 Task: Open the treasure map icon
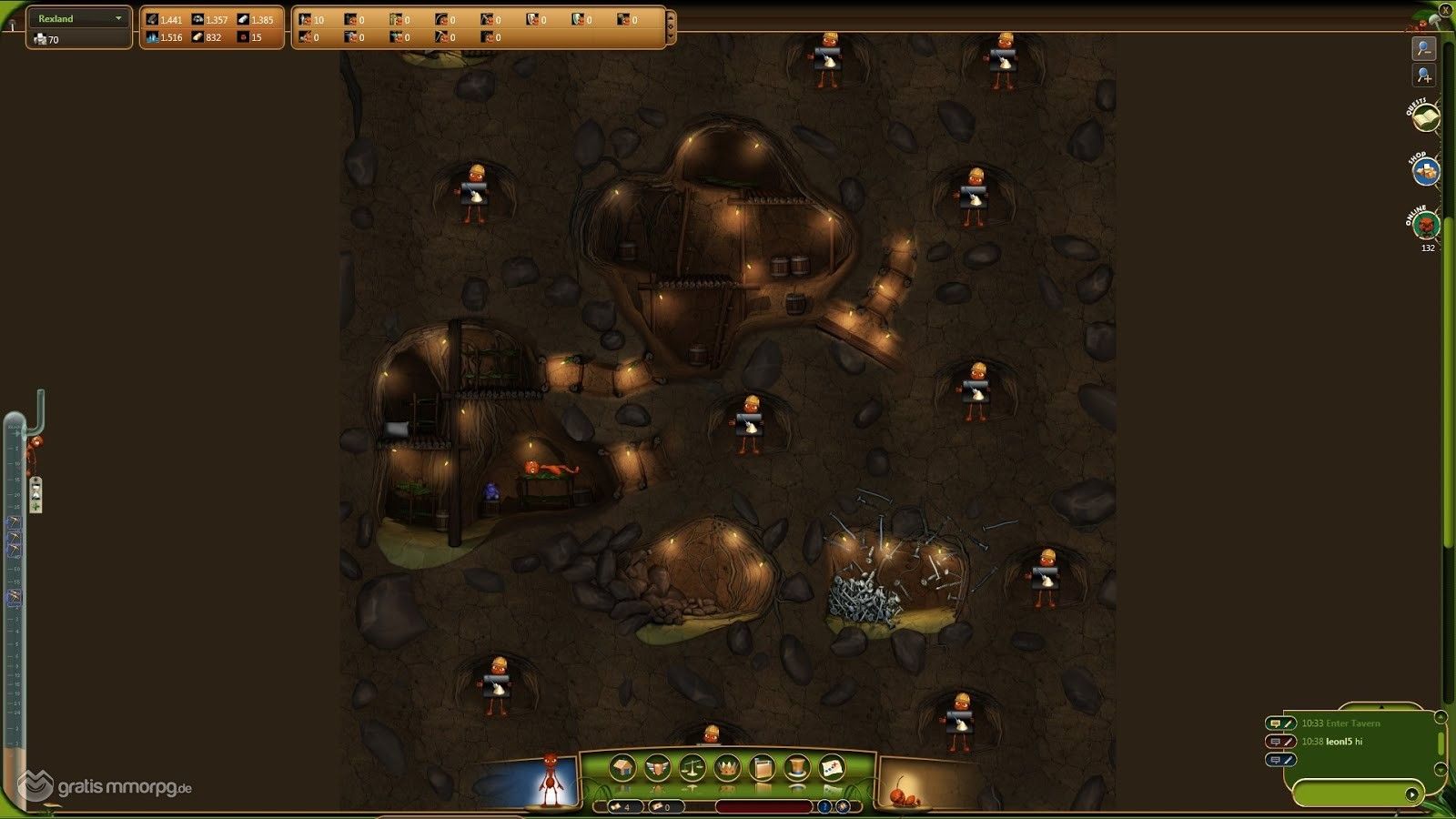pos(832,769)
